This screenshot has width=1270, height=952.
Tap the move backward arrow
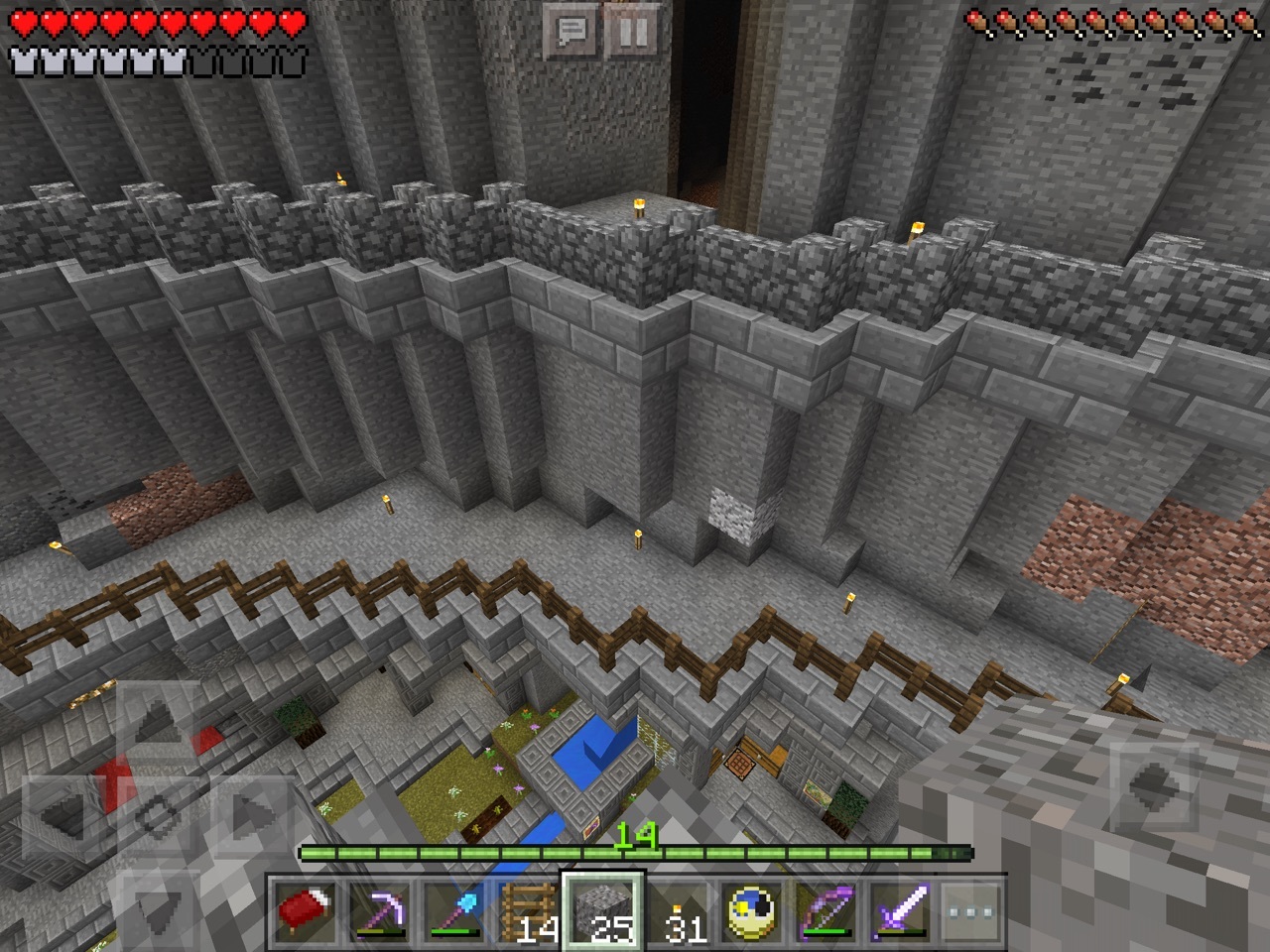156,904
